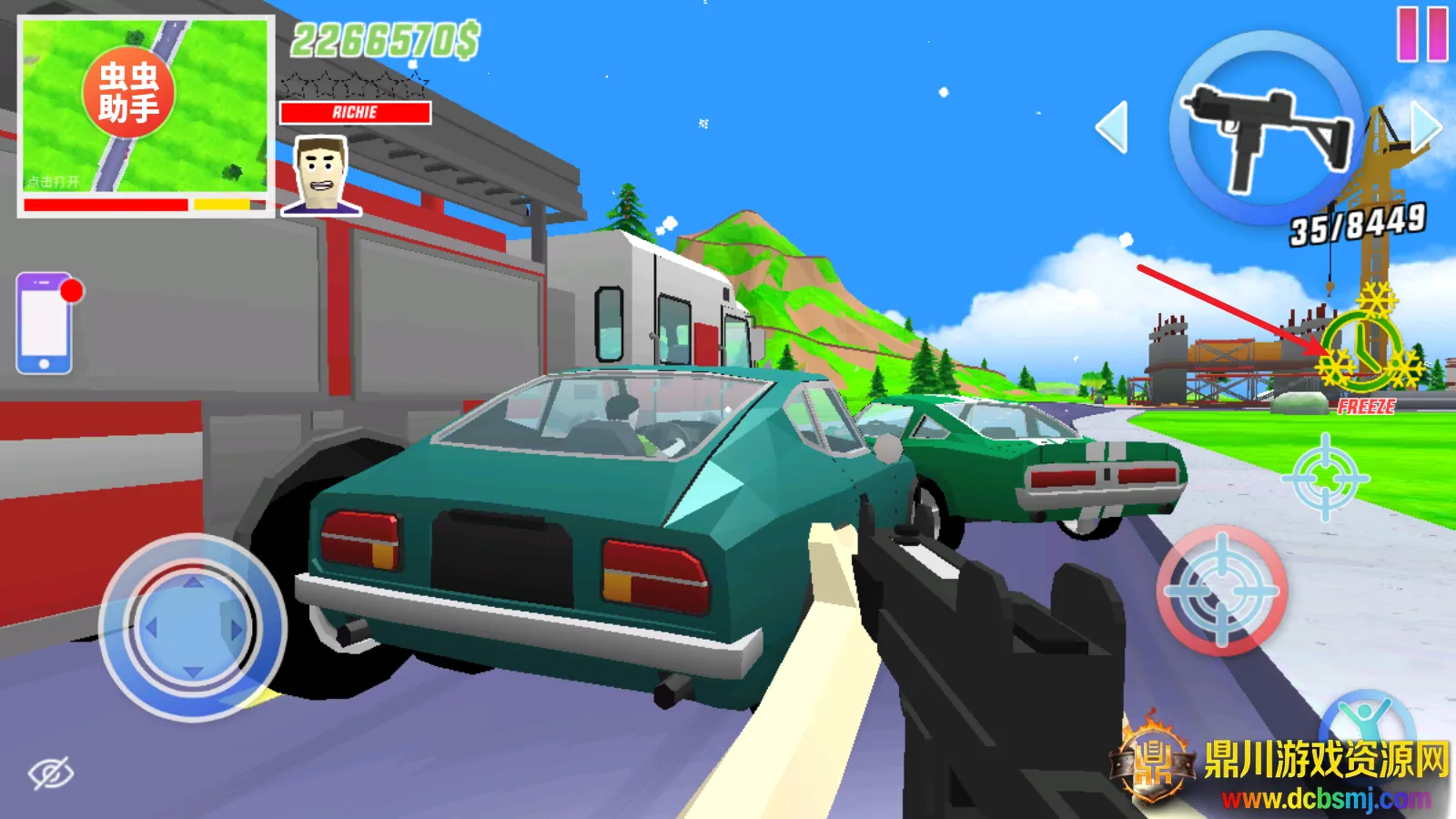The height and width of the screenshot is (819, 1456).
Task: Pause the game with the pink pause button
Action: coord(1422,35)
